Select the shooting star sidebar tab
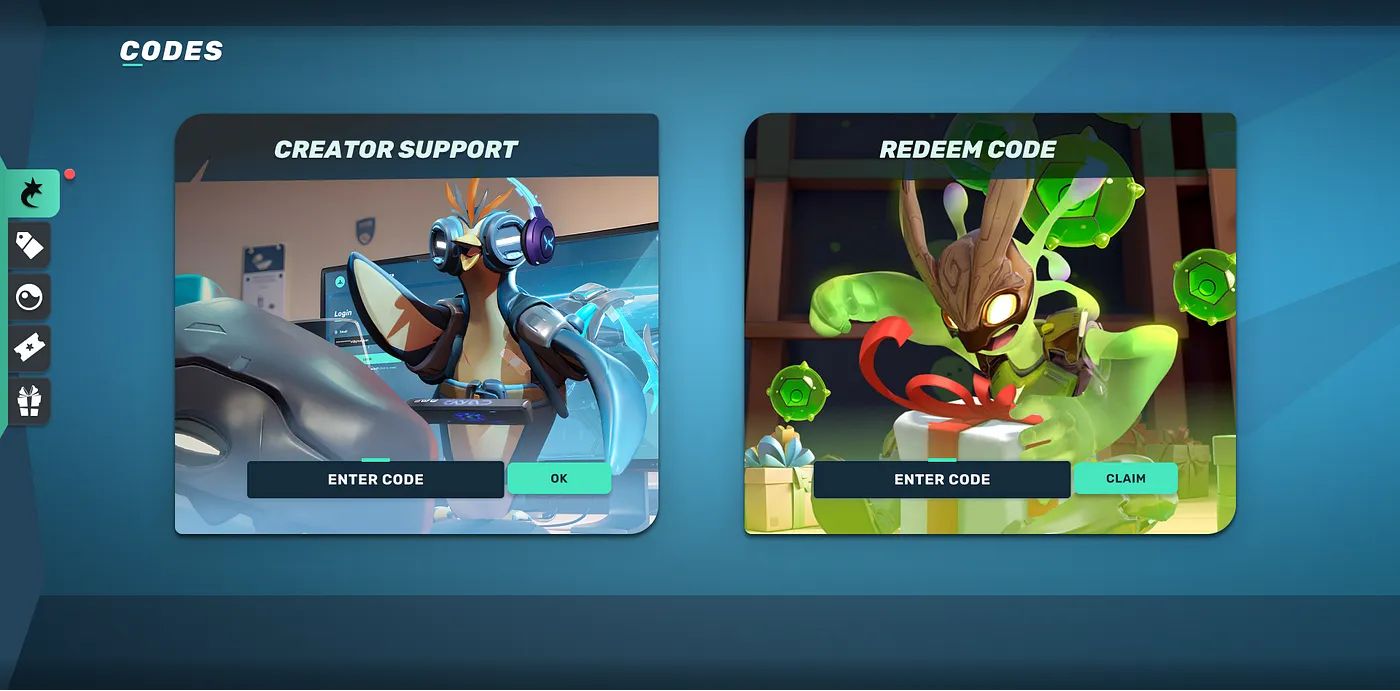The width and height of the screenshot is (1400, 691). (30, 193)
